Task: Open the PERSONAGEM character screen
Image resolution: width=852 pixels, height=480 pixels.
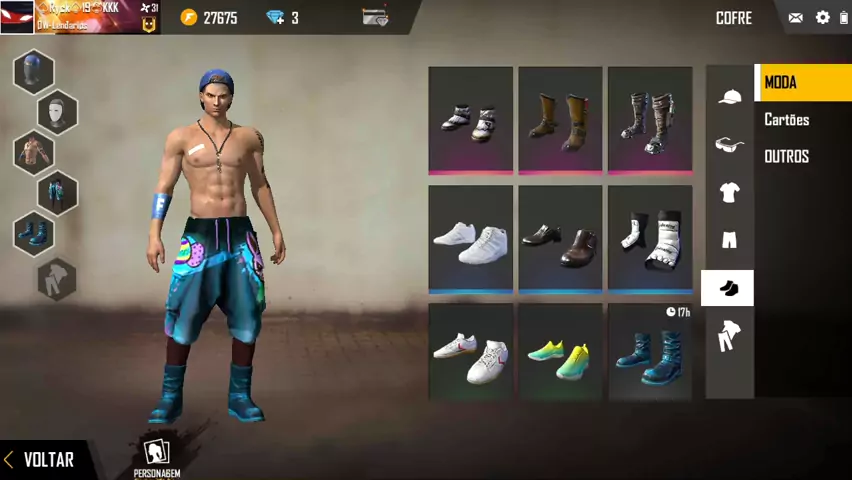Action: coord(156,457)
